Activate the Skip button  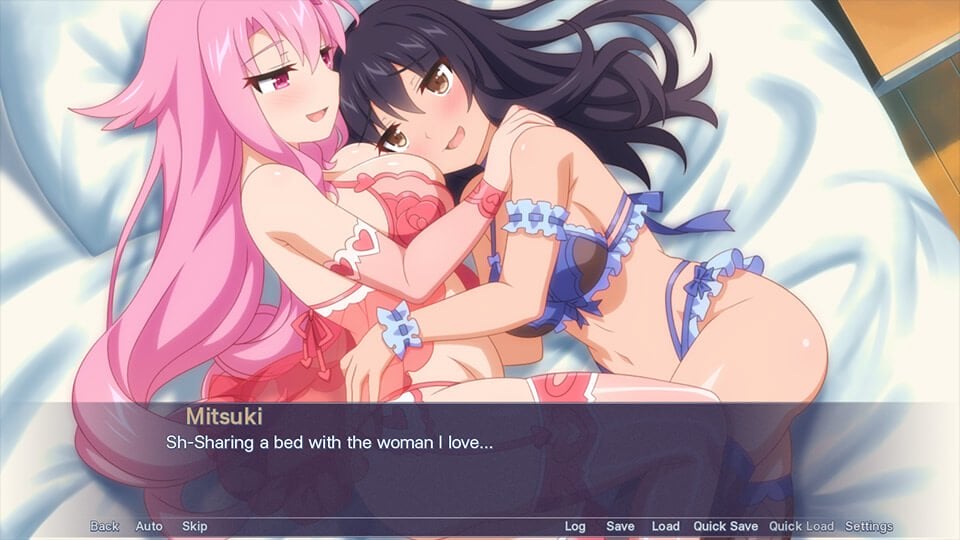(x=194, y=526)
